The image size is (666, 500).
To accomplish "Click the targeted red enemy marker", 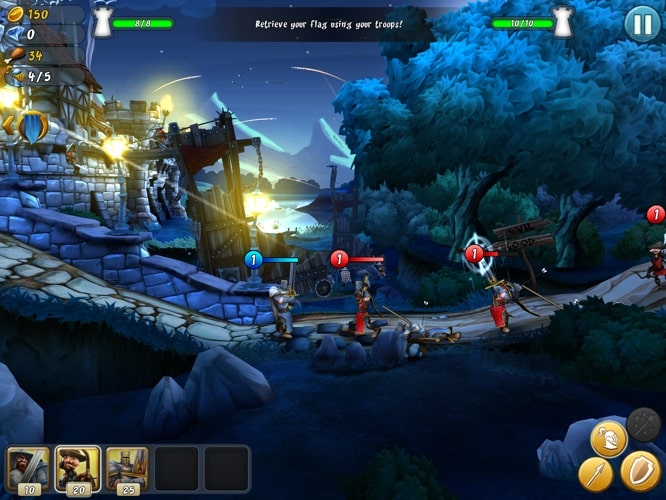I will click(x=475, y=254).
